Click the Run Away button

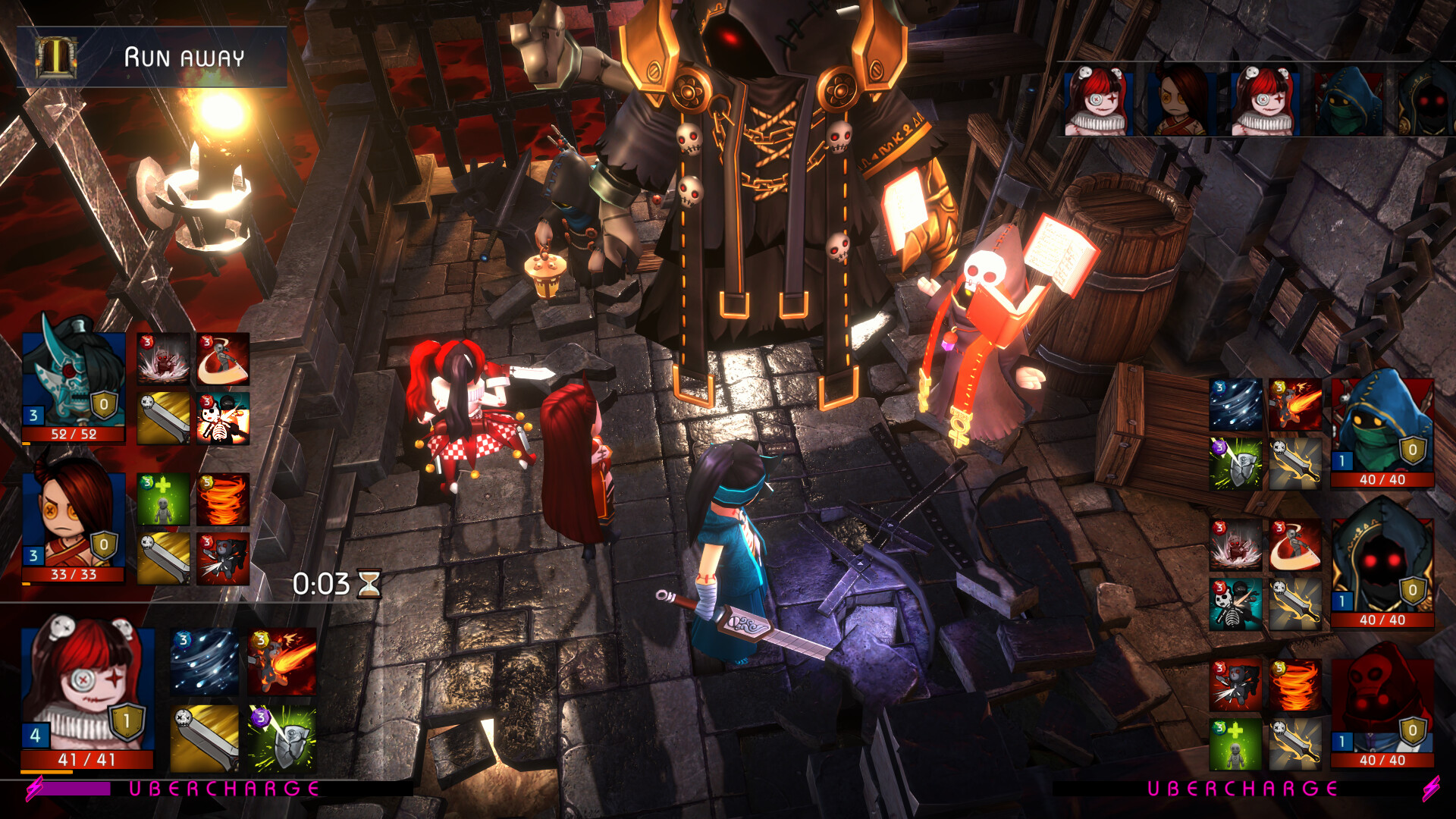click(x=186, y=55)
